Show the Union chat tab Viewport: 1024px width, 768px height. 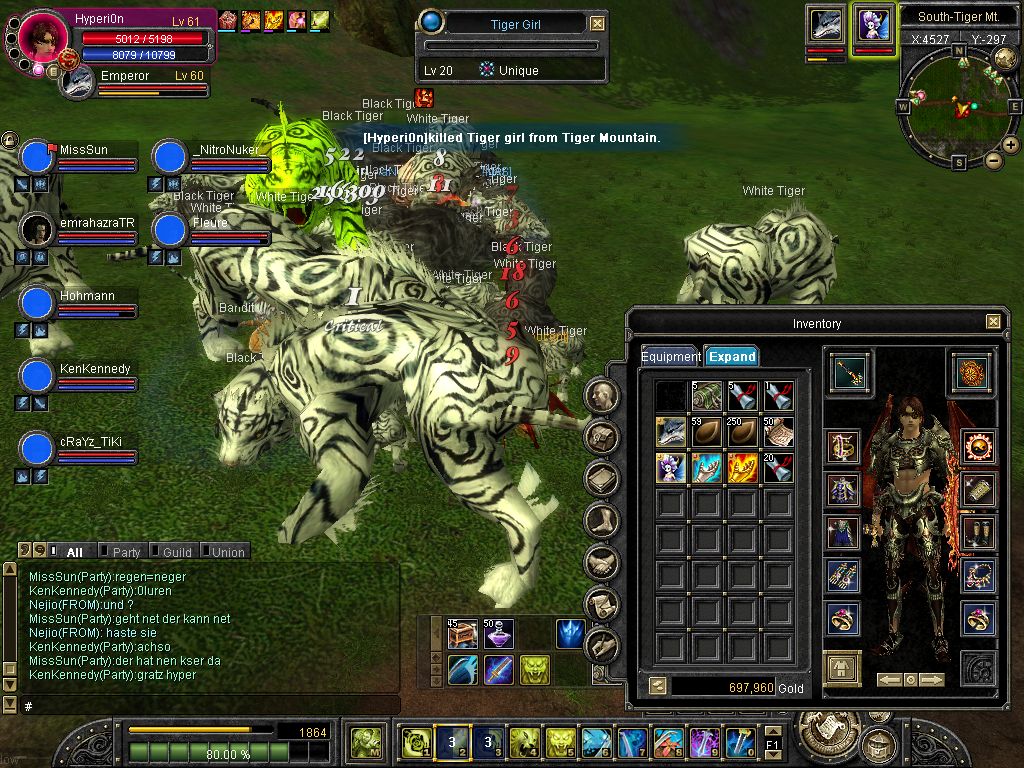coord(227,551)
